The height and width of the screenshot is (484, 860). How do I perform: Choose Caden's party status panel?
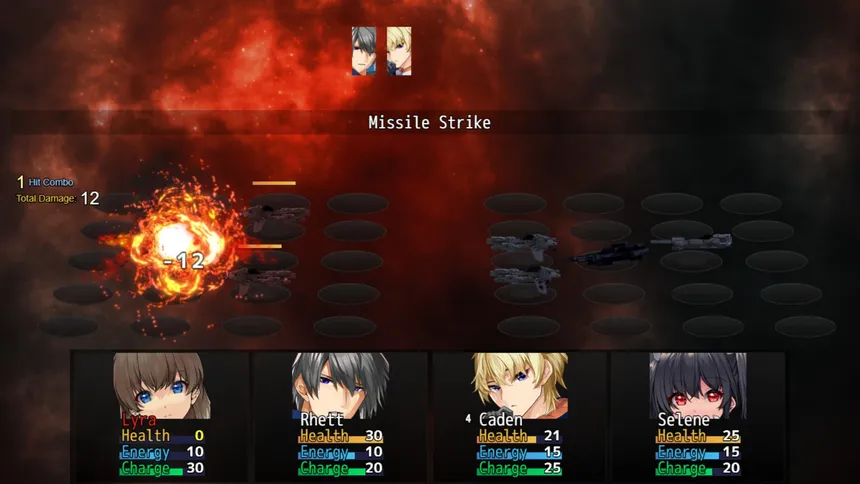coord(519,414)
